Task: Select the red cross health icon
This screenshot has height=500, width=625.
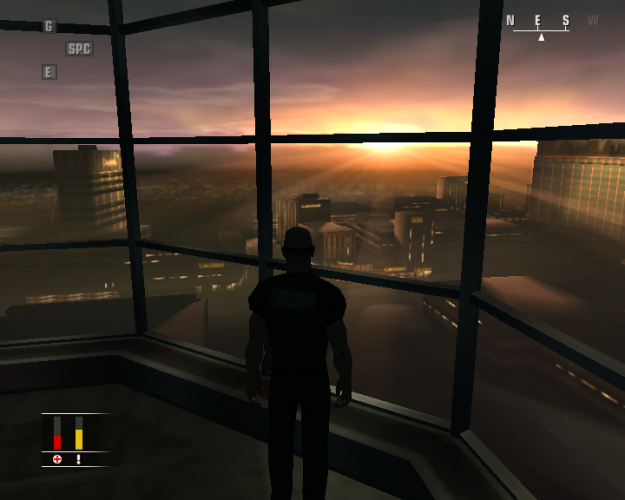Action: 57,459
